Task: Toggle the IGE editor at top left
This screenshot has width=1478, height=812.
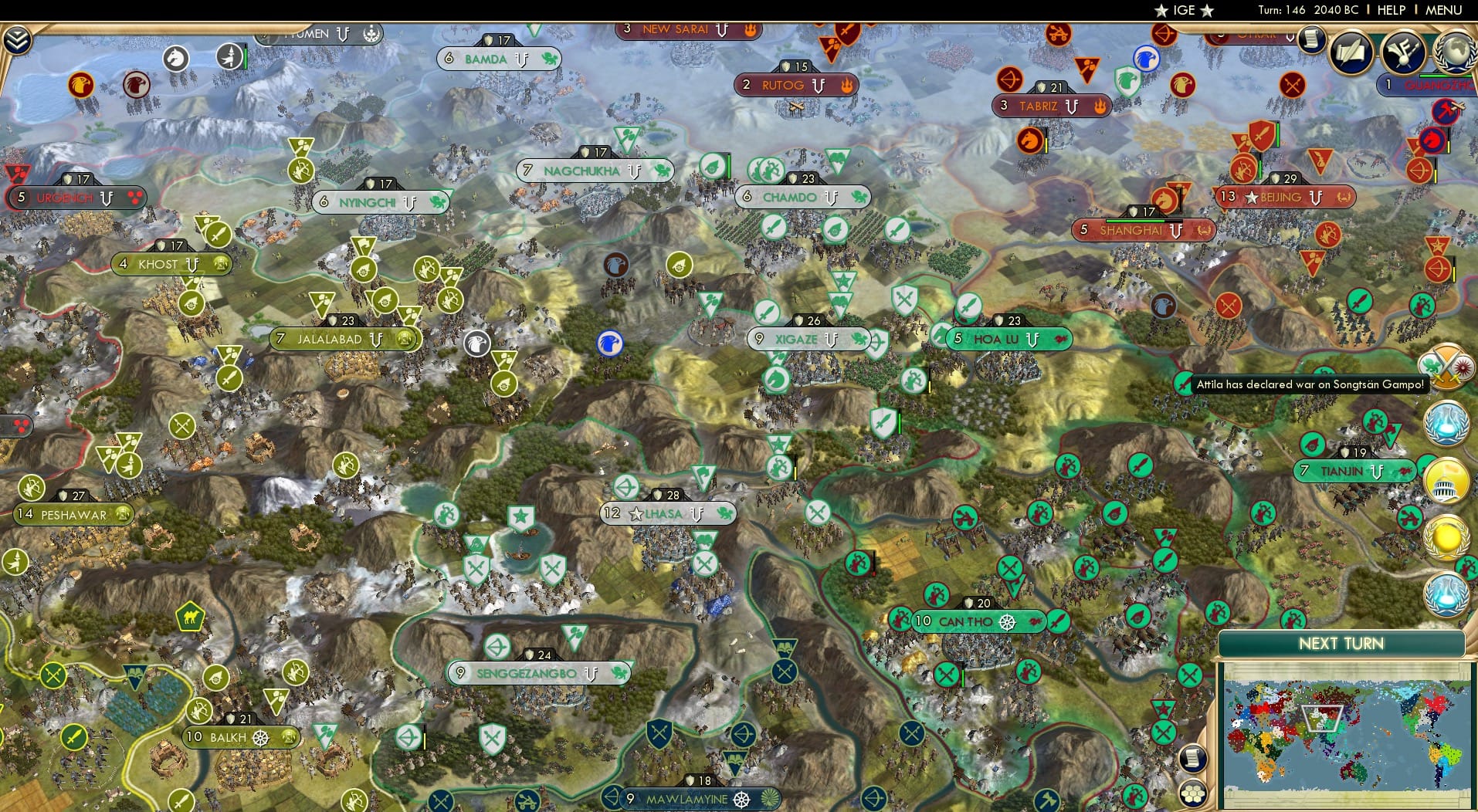Action: (1181, 10)
